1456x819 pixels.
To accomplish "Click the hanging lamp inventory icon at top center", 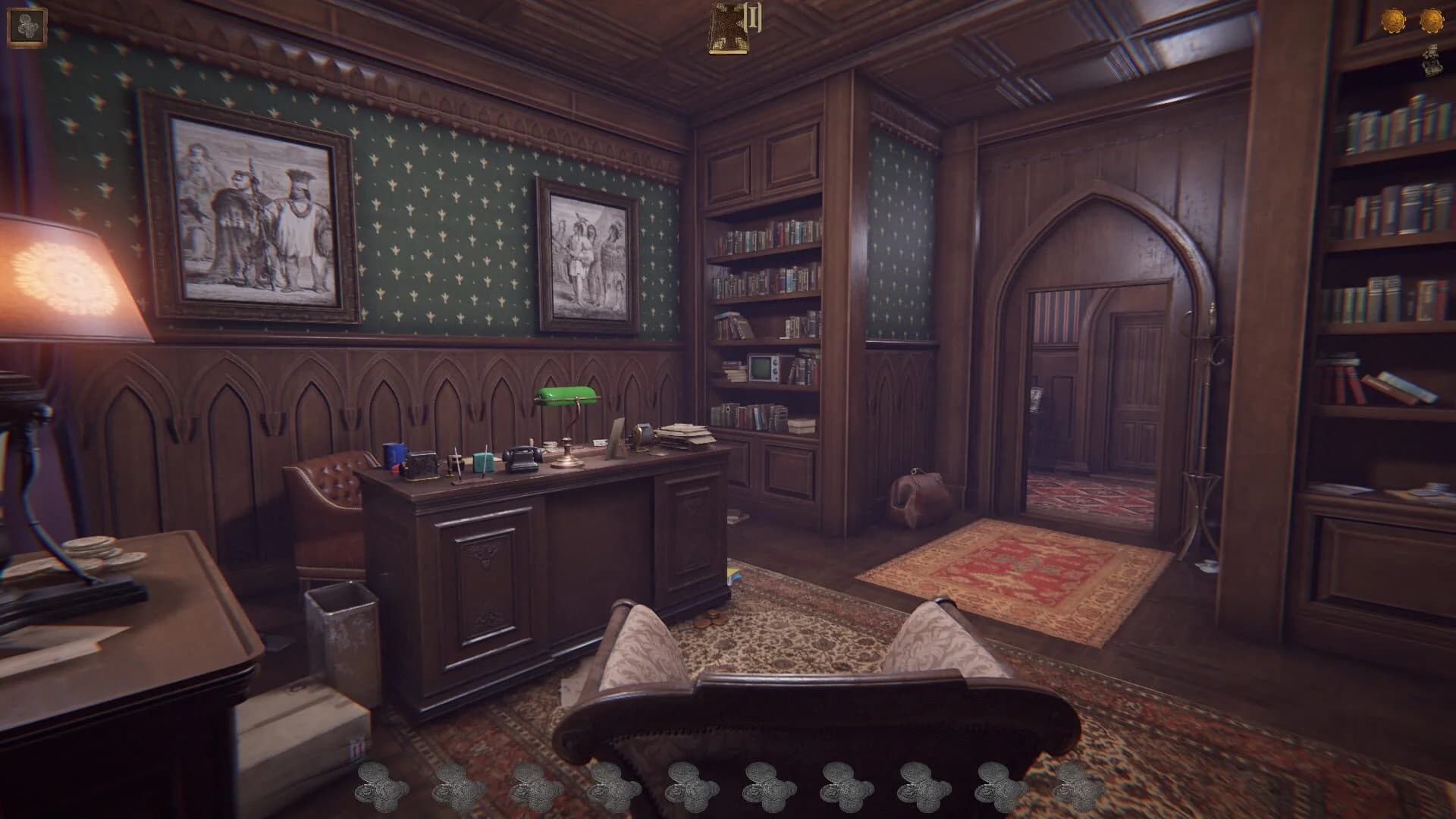I will pyautogui.click(x=730, y=27).
